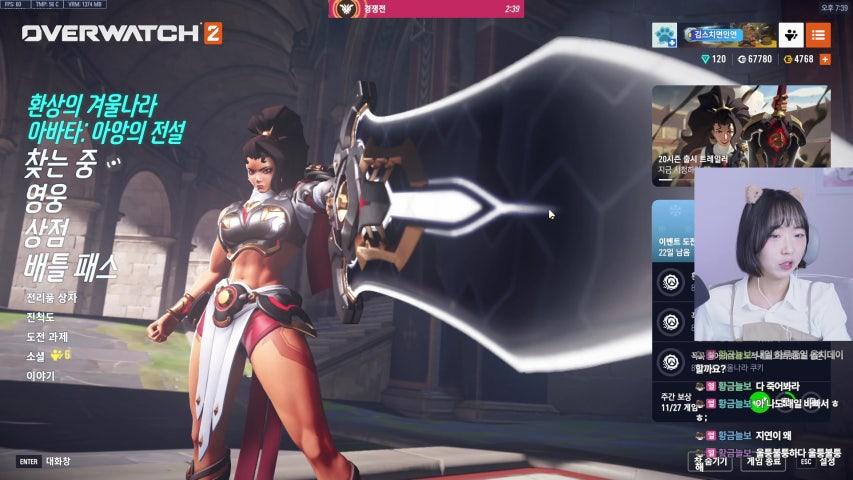The image size is (853, 480).
Task: Open the 상점 (Shop) menu
Action: click(46, 231)
